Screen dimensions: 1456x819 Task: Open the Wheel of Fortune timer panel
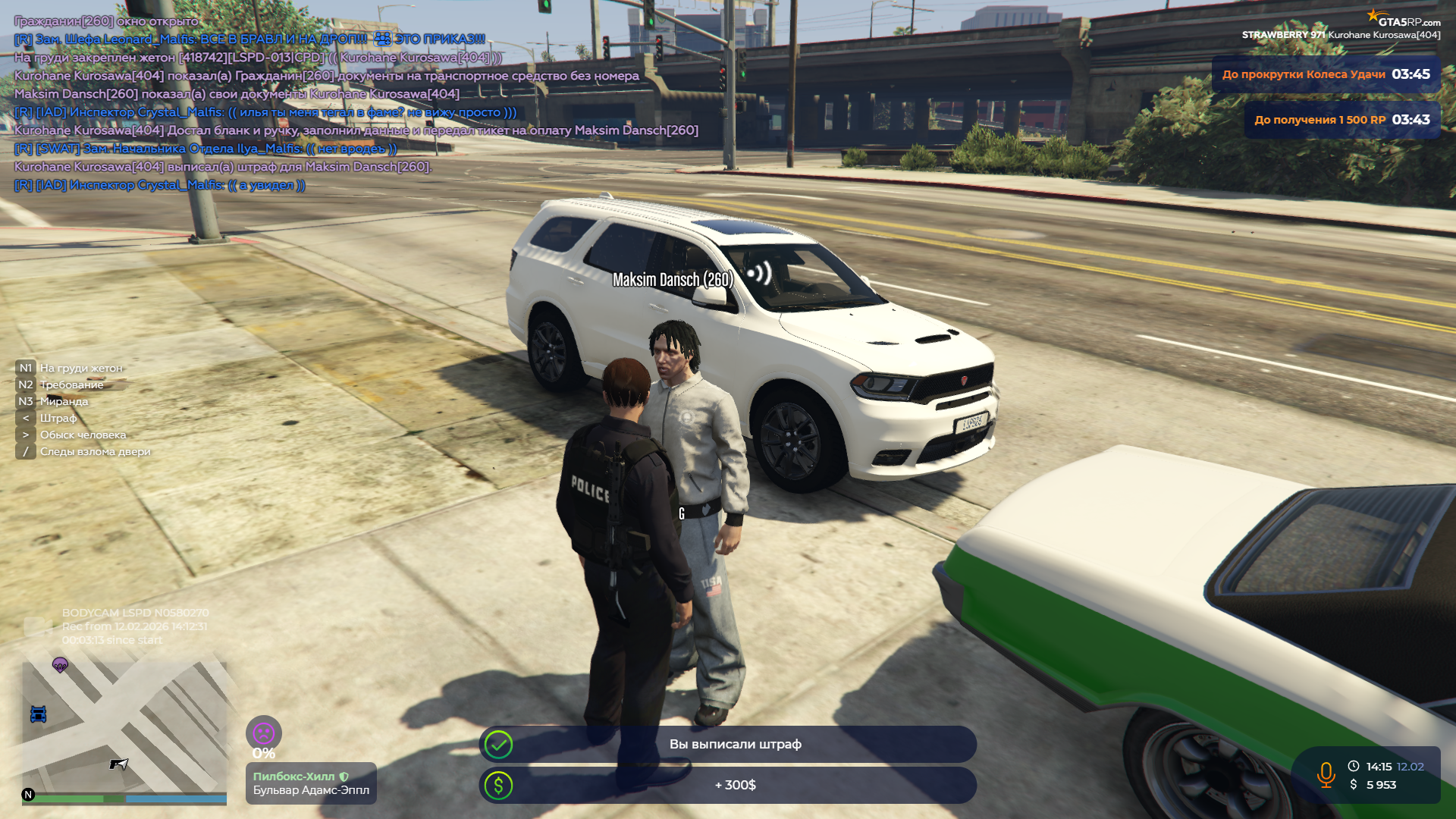pos(1326,74)
